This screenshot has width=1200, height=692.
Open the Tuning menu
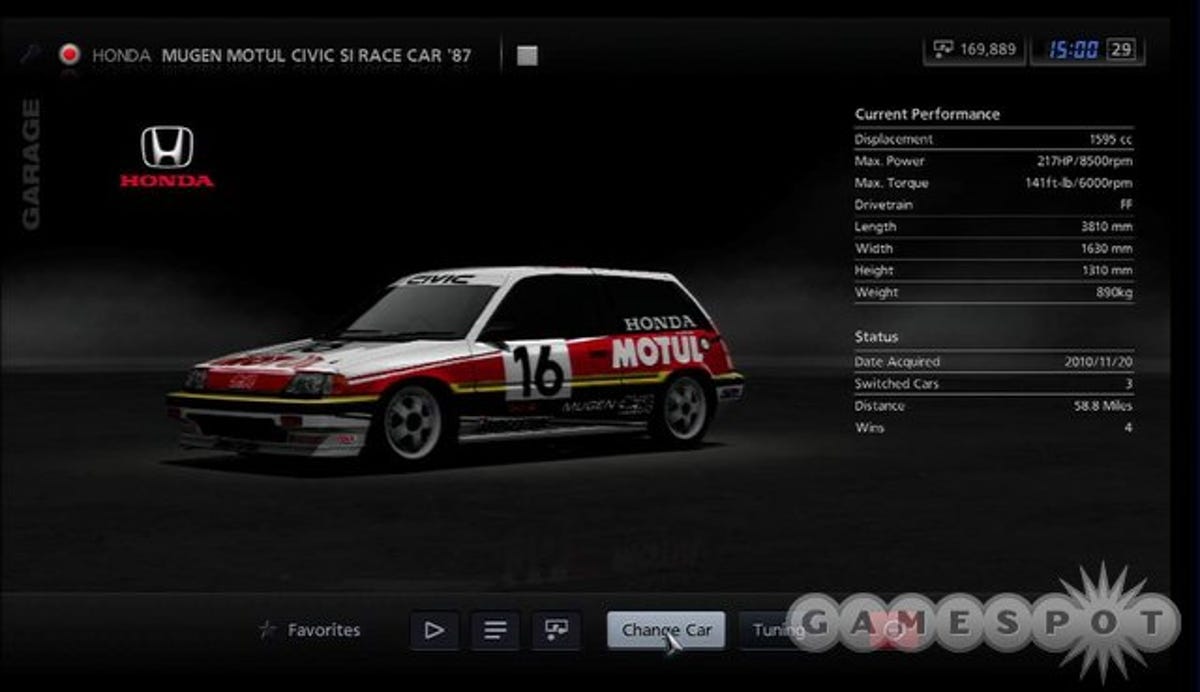[x=776, y=630]
